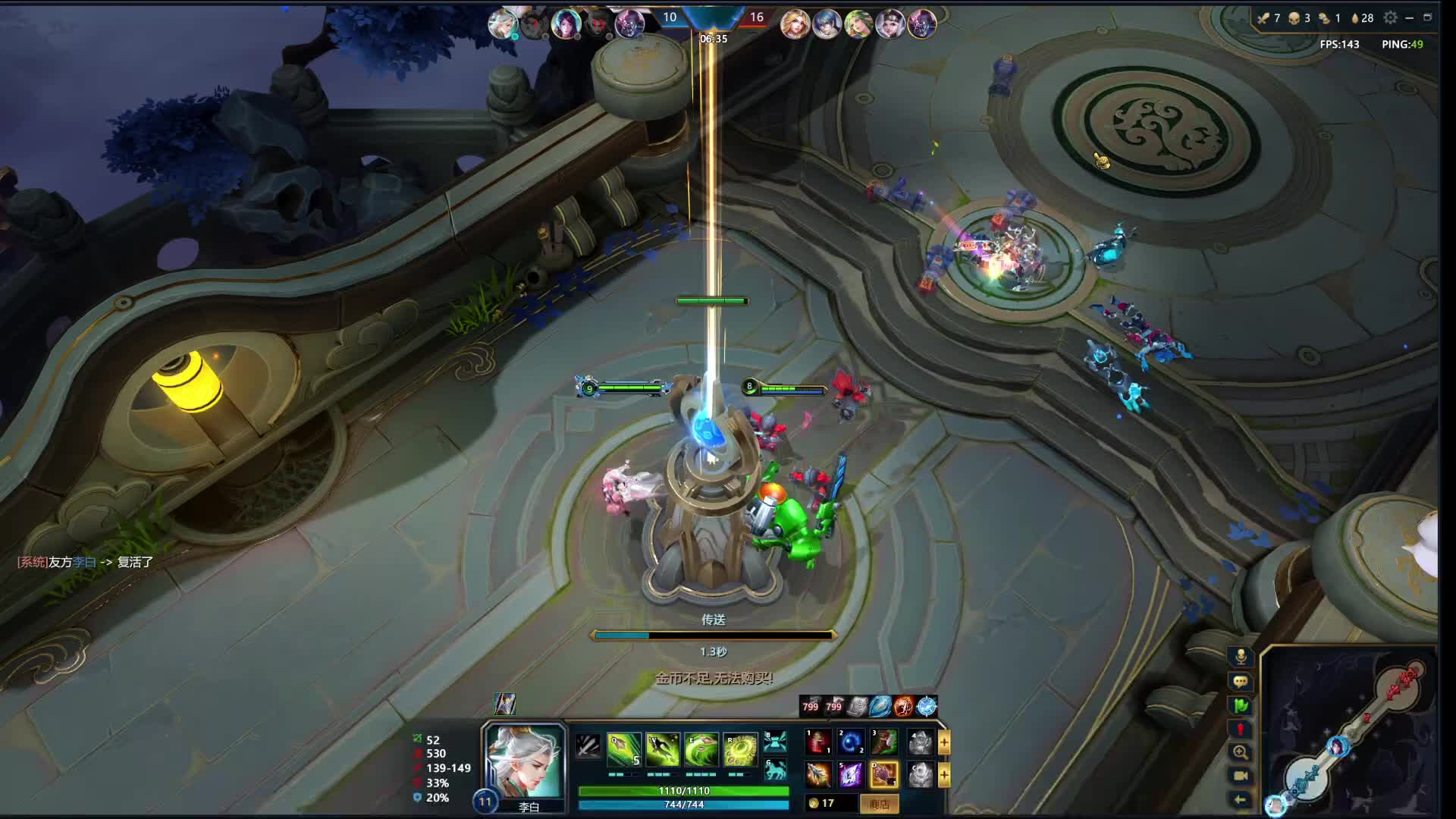
Task: Select the 李白 hero portrait
Action: click(x=525, y=761)
